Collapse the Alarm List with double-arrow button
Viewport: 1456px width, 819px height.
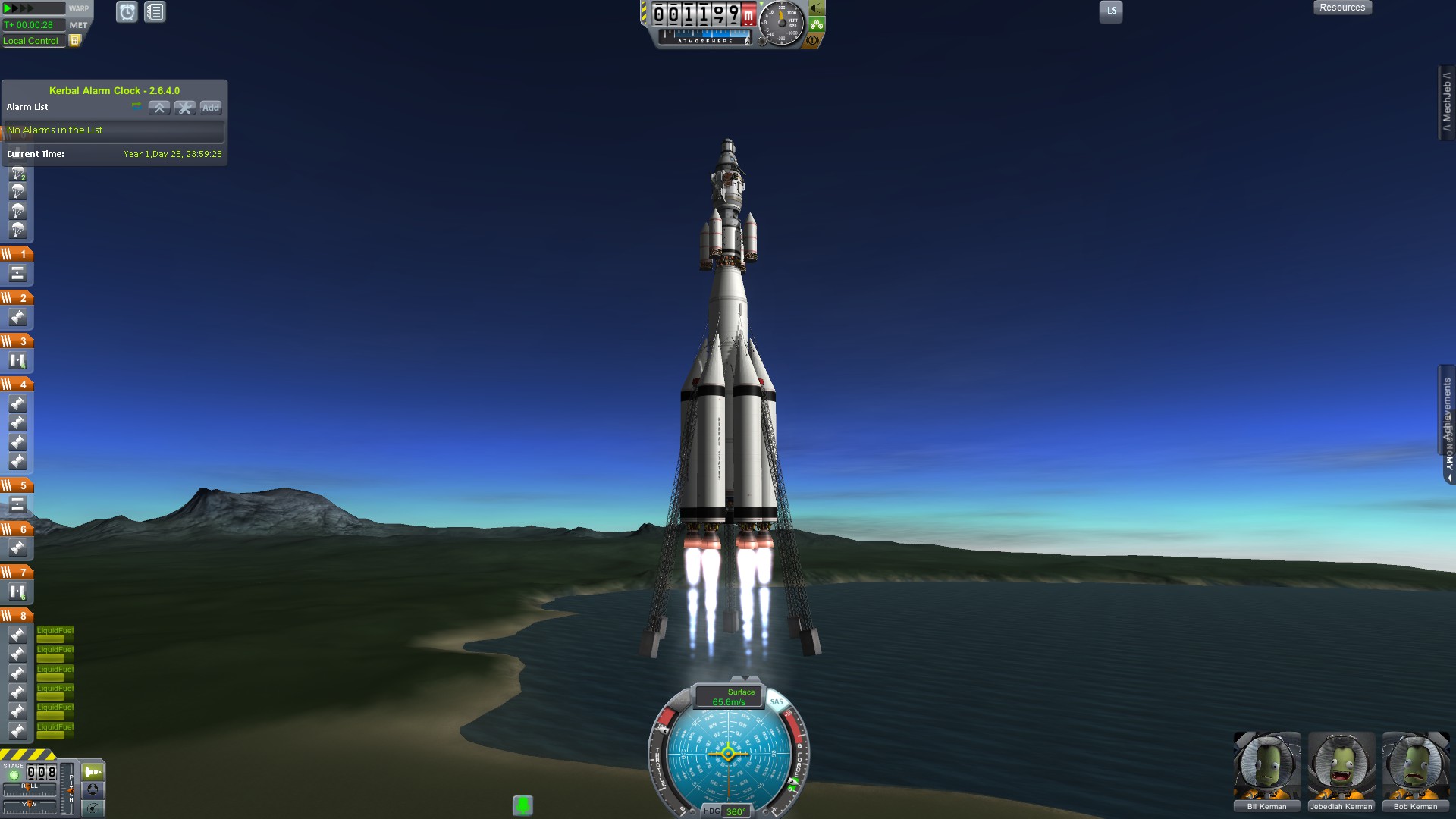point(159,108)
